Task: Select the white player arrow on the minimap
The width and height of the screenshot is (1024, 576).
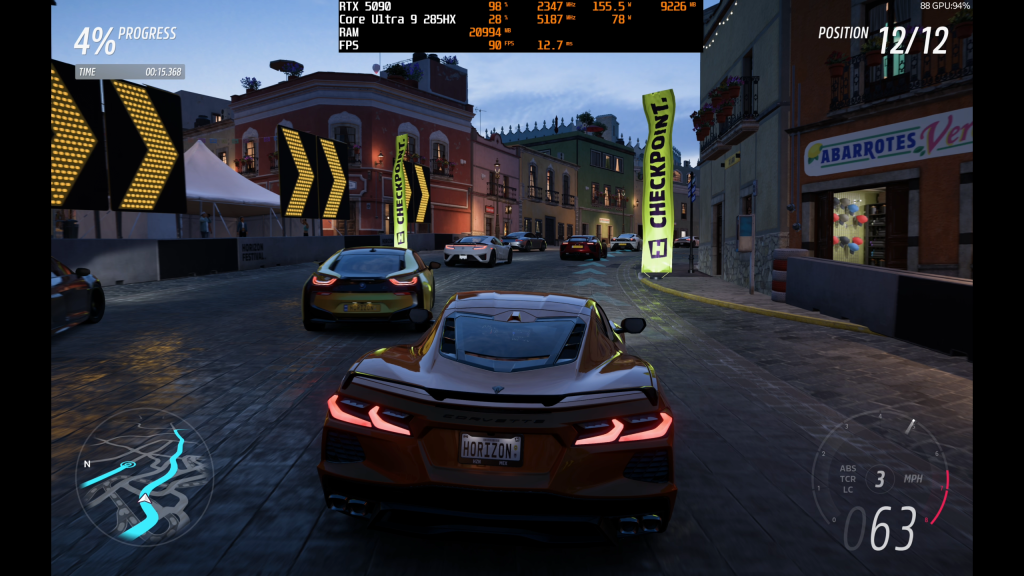Action: pyautogui.click(x=144, y=497)
